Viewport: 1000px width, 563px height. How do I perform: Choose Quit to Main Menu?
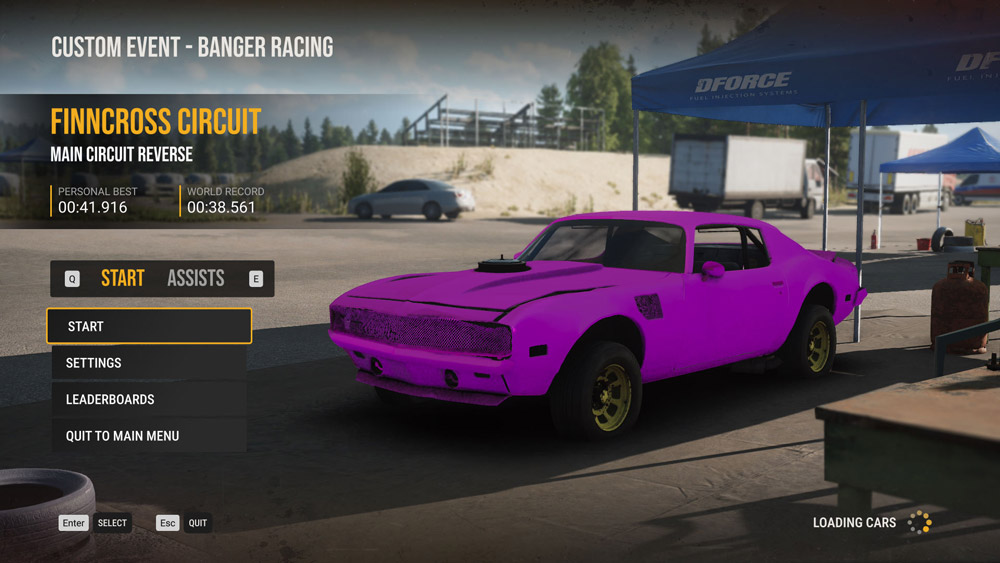[148, 436]
